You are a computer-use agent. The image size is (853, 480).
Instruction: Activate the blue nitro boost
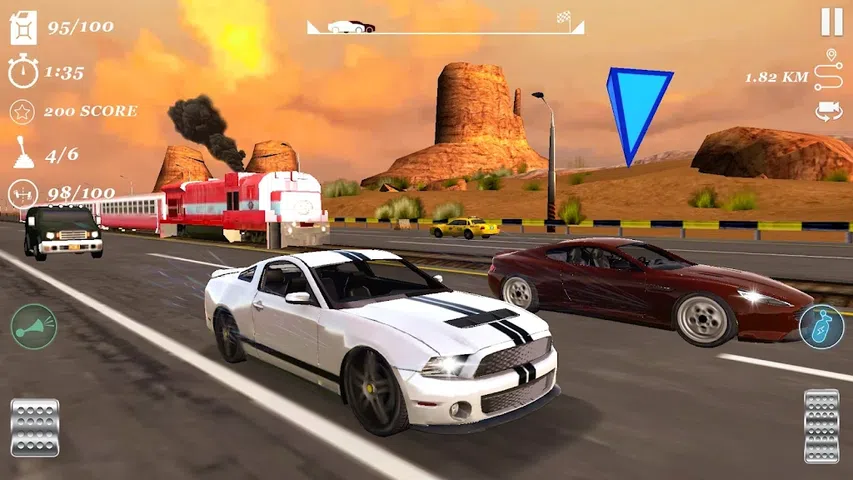click(x=821, y=327)
